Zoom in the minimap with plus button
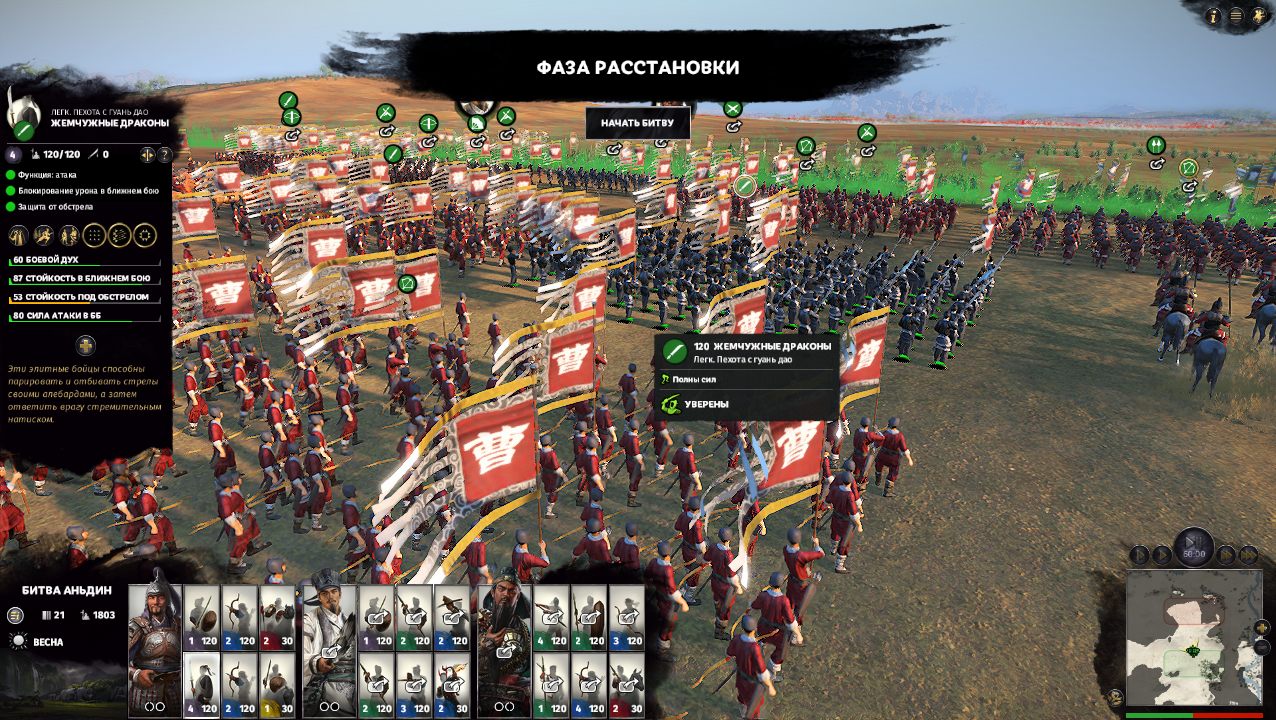The width and height of the screenshot is (1276, 720). tap(1261, 628)
